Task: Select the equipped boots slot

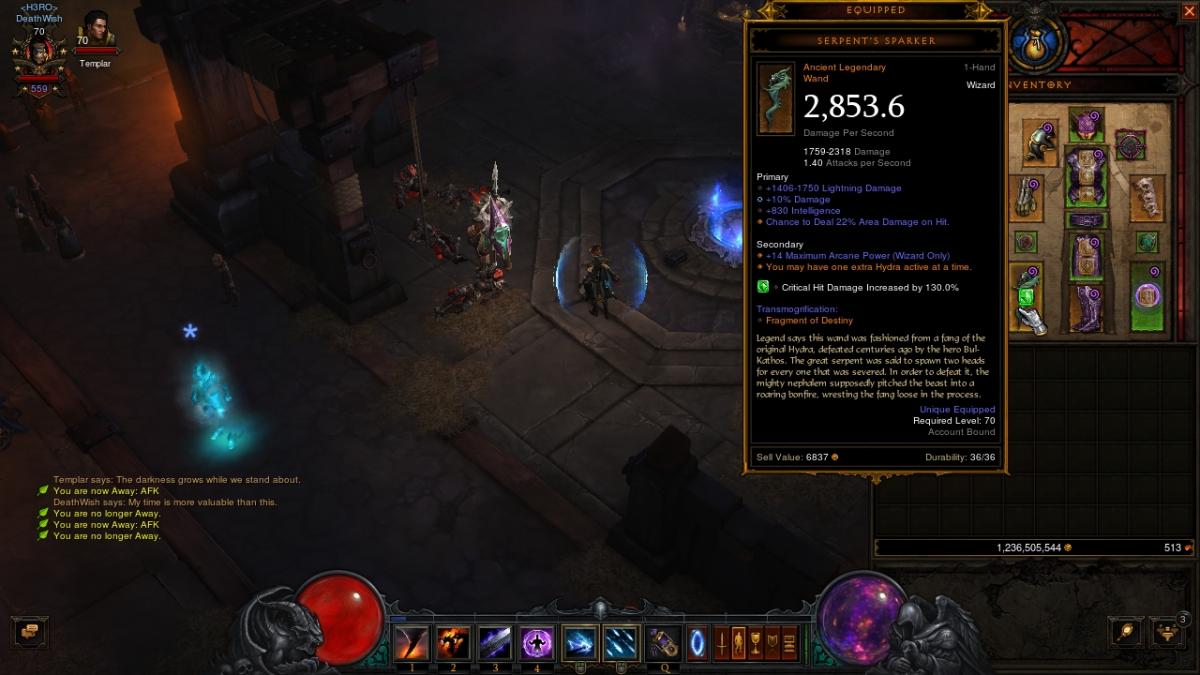Action: (x=1087, y=308)
